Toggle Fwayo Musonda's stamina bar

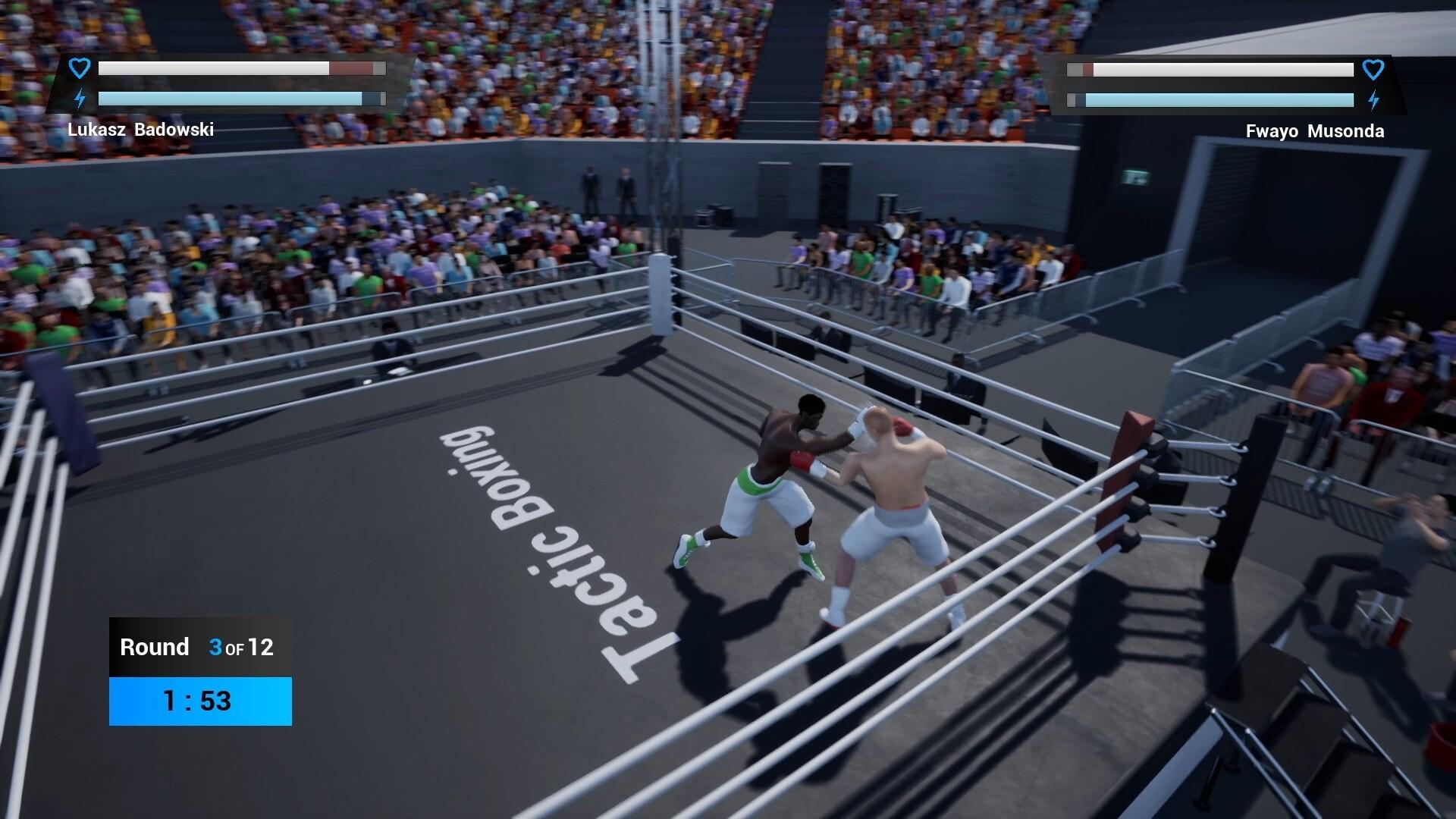(1210, 99)
